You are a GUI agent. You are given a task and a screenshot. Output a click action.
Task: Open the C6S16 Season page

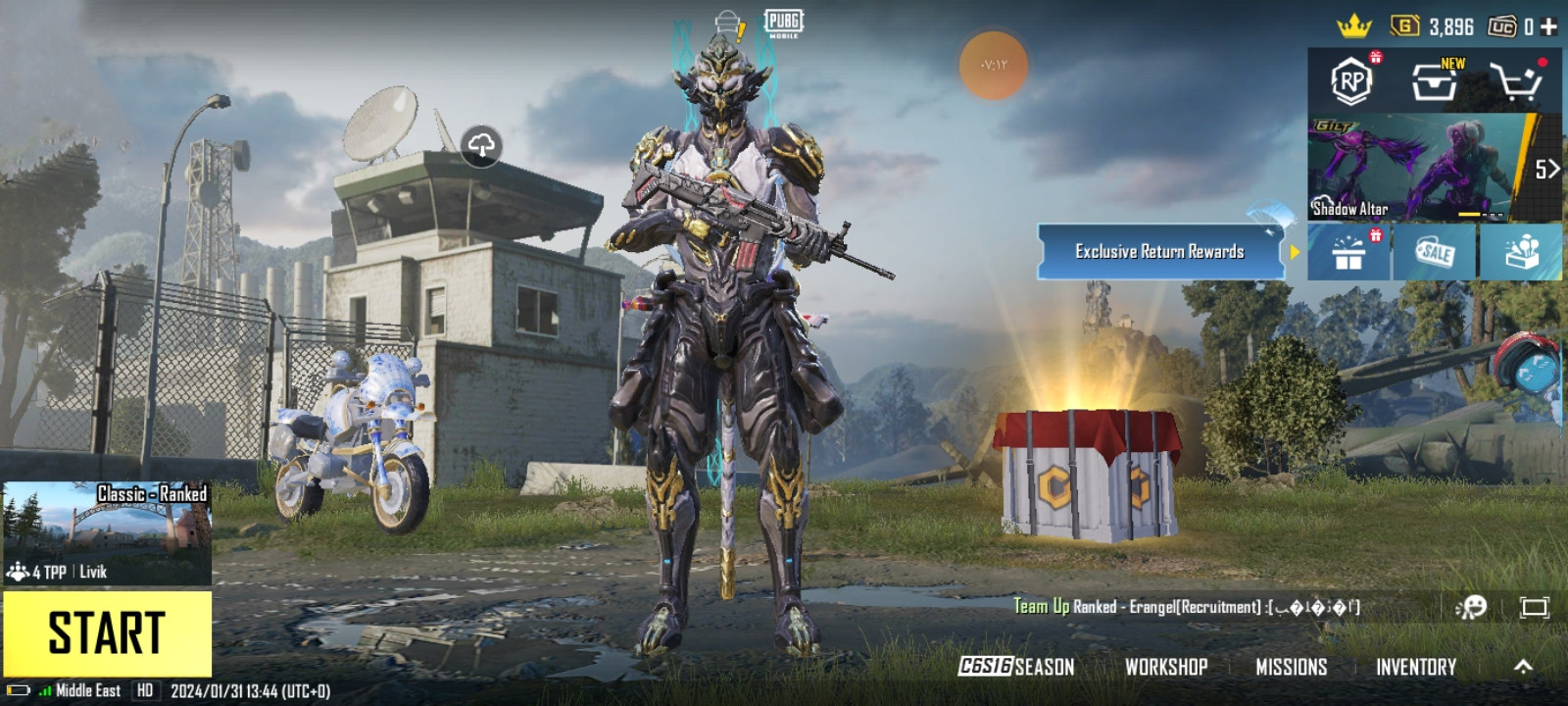pos(1016,667)
